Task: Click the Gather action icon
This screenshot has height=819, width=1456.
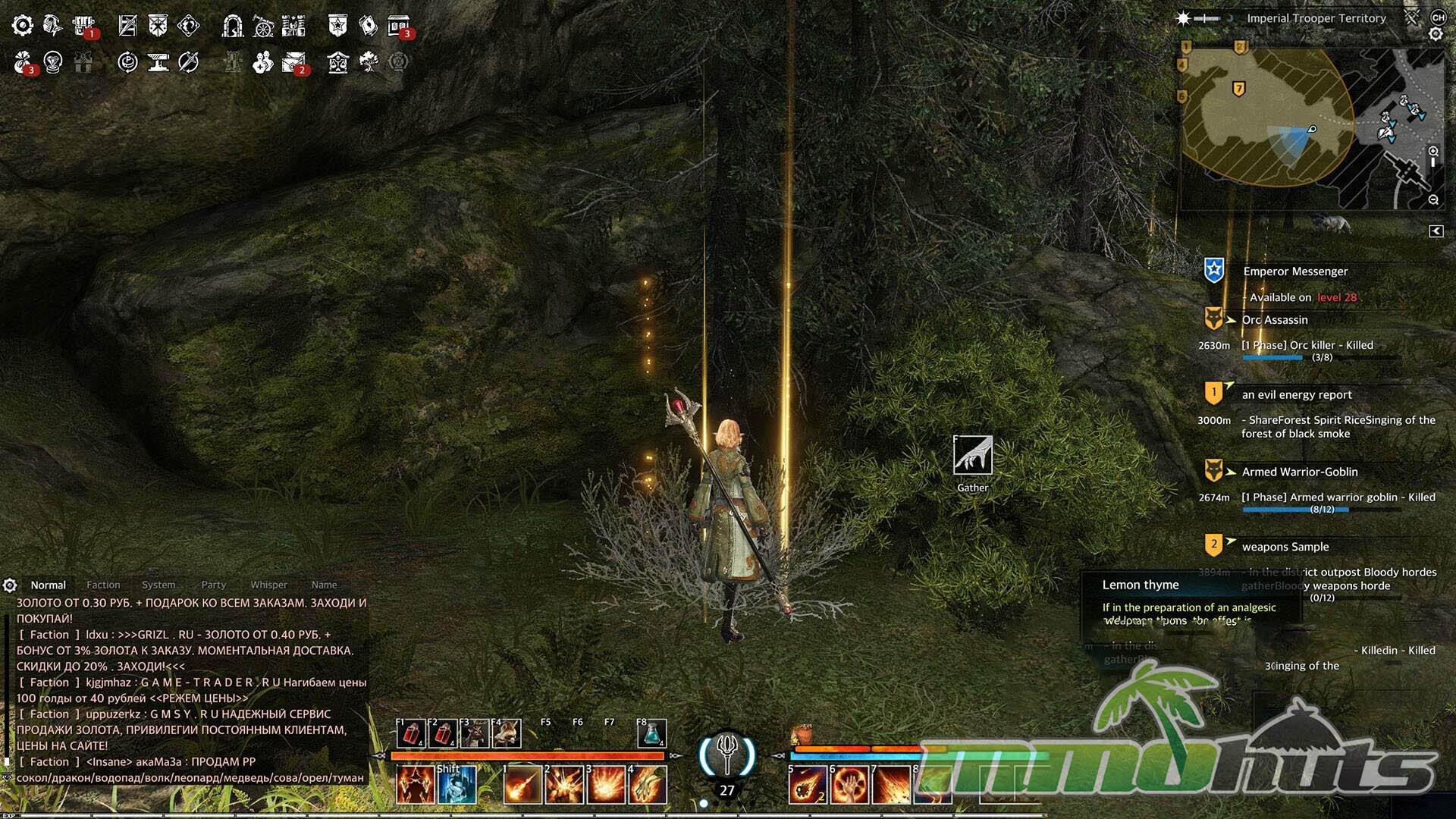Action: point(972,456)
